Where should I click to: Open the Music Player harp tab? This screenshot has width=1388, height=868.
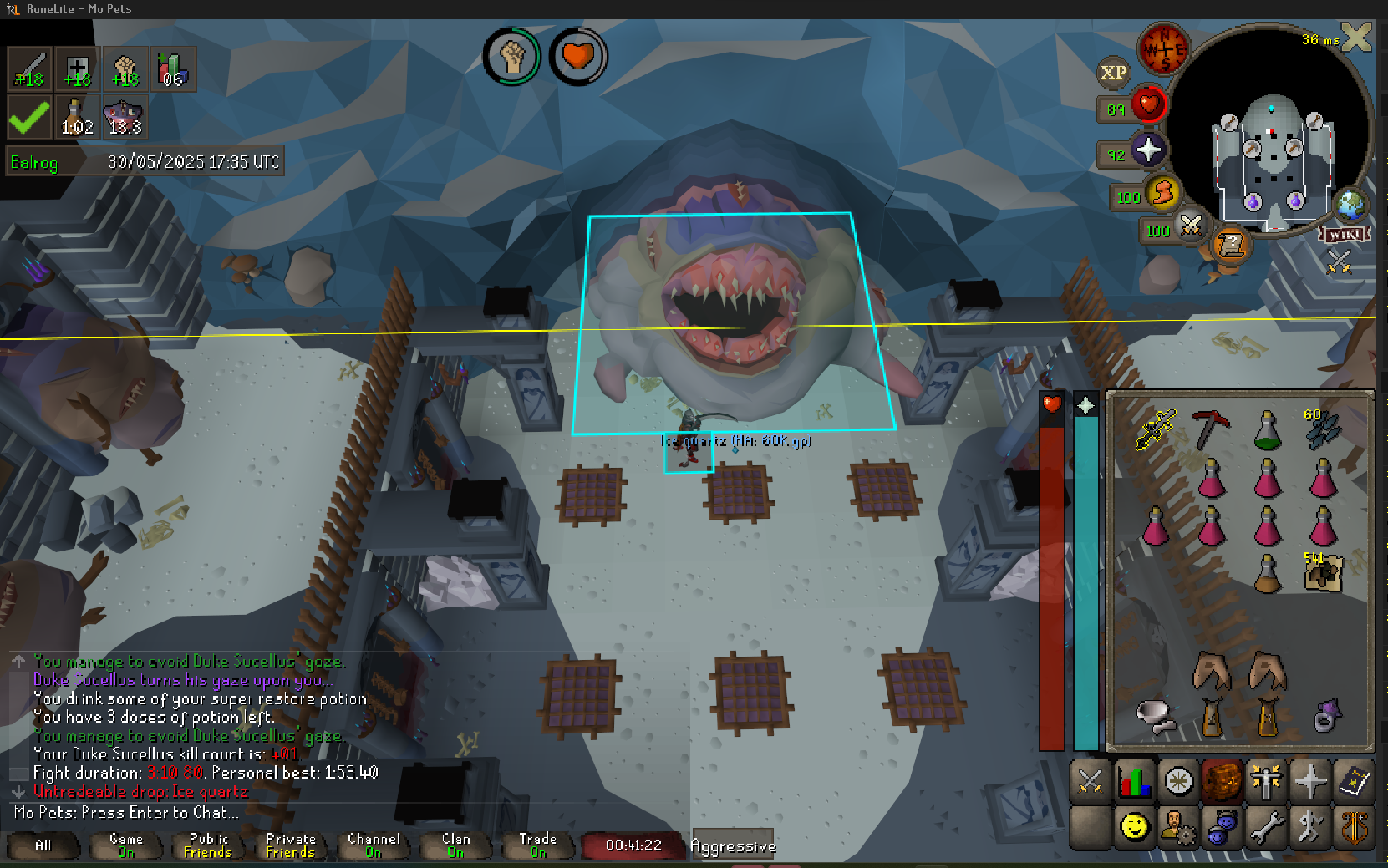click(x=1354, y=827)
